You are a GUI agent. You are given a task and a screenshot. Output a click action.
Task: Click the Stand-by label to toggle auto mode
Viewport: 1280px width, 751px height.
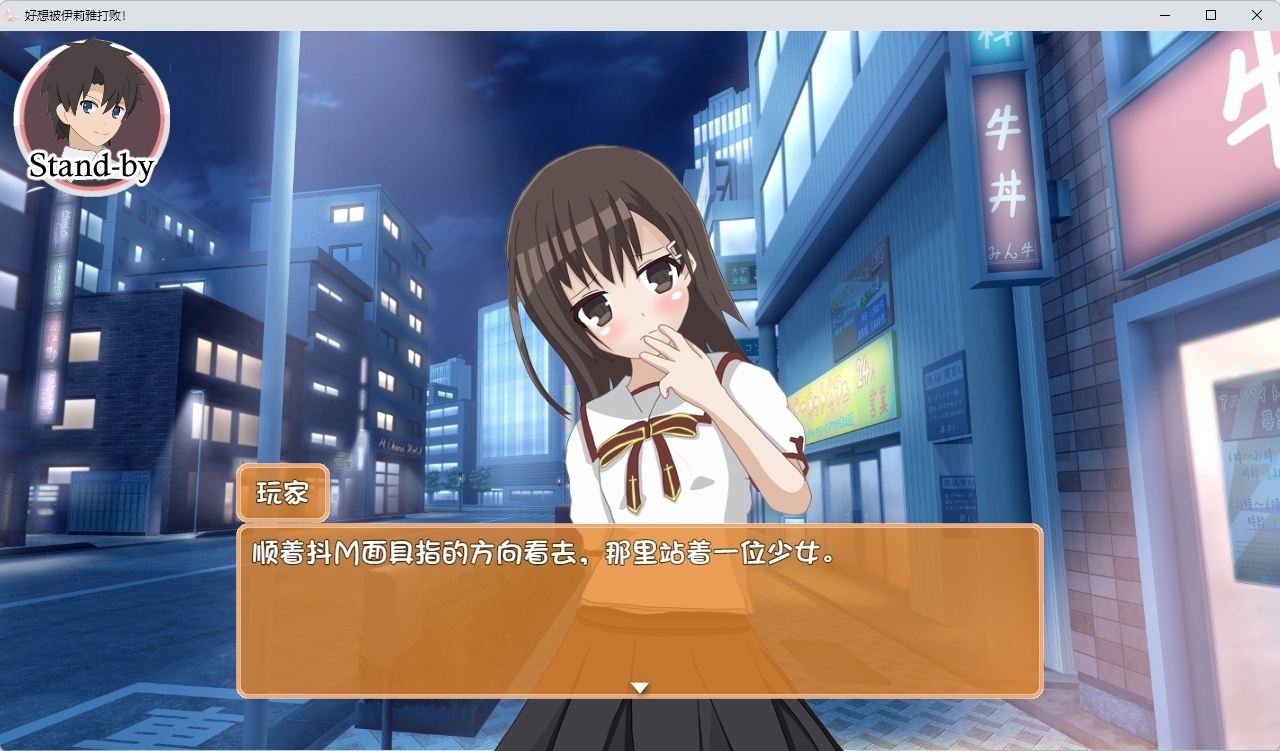(x=91, y=166)
